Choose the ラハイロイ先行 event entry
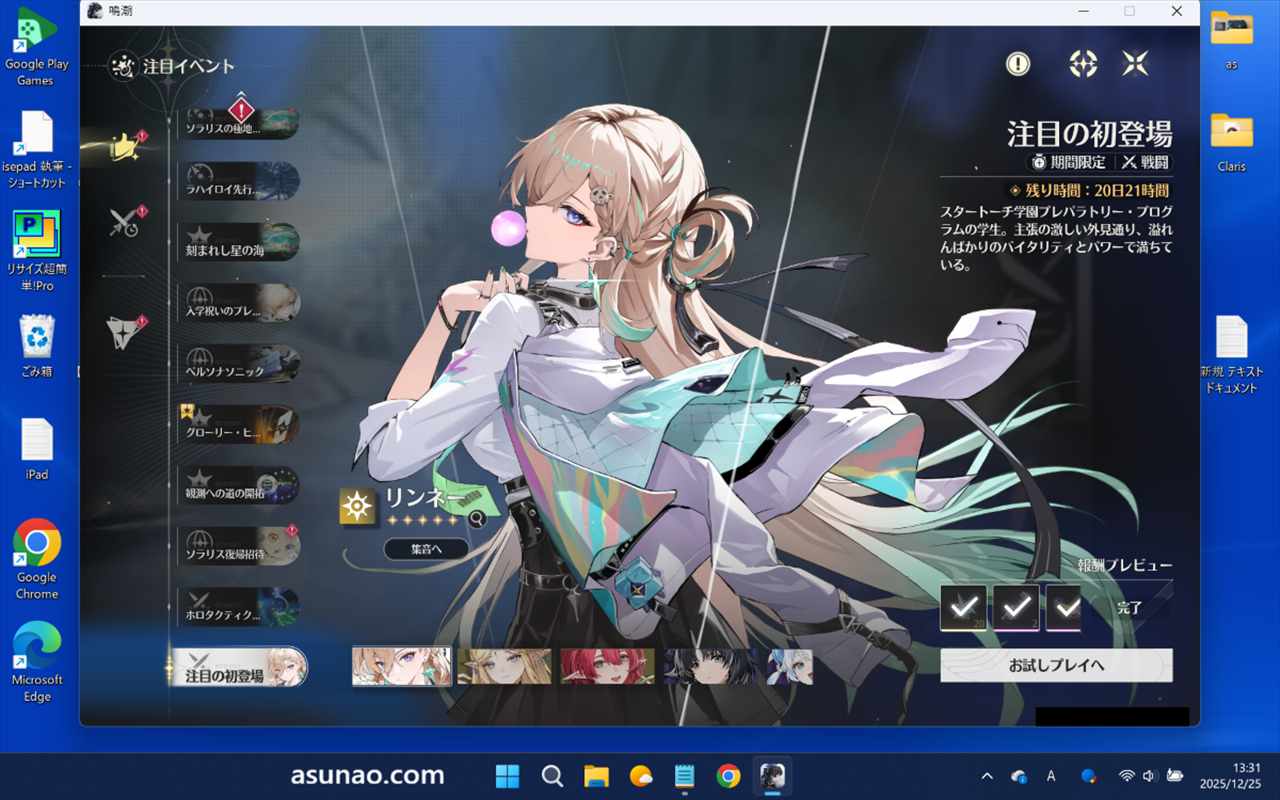 (240, 181)
